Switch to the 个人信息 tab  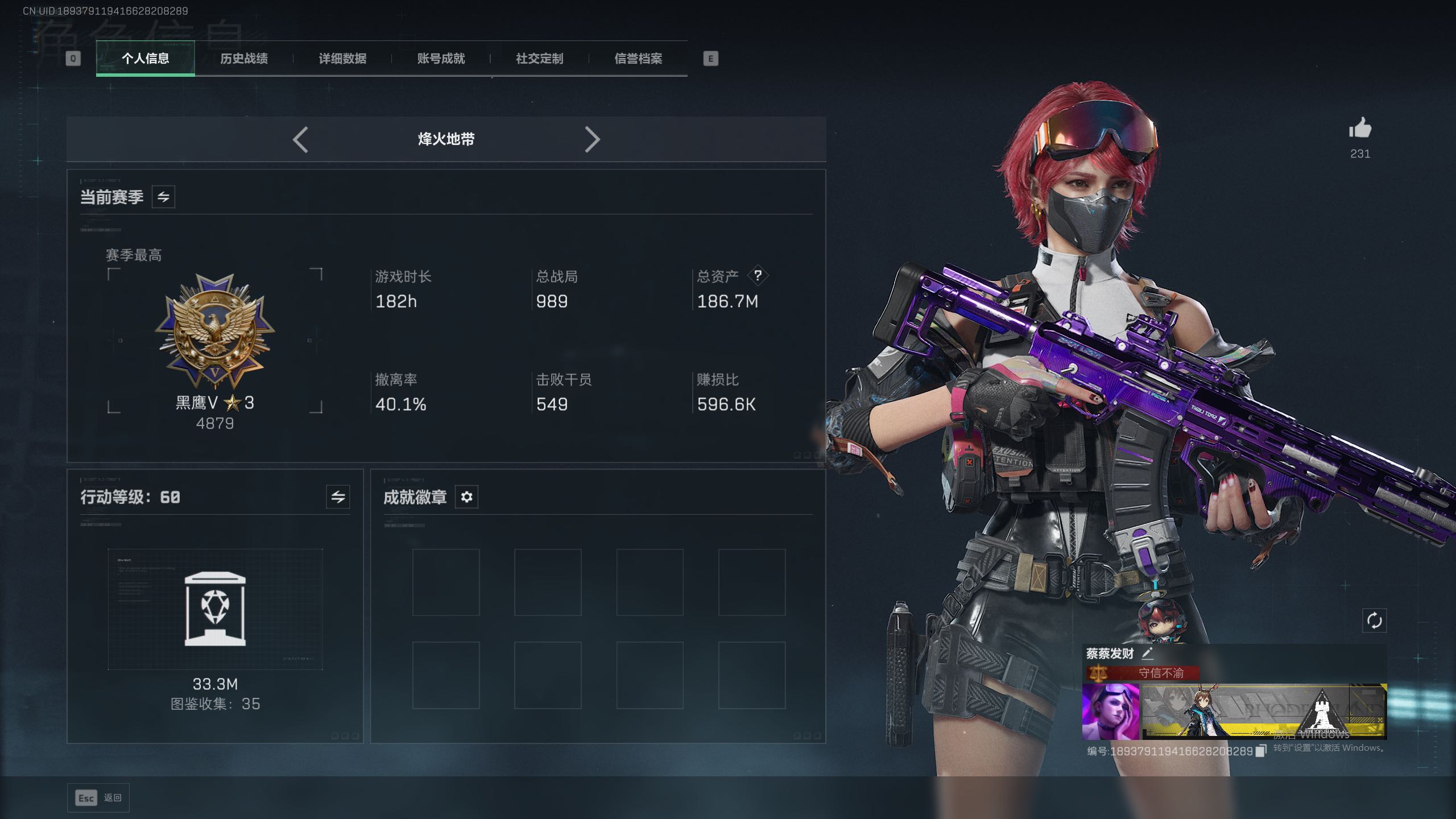145,58
